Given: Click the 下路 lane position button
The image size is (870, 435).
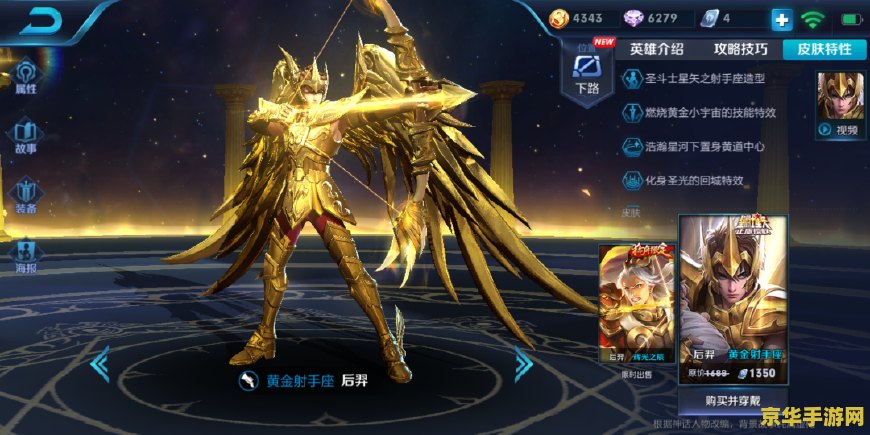Looking at the screenshot, I should [x=587, y=72].
